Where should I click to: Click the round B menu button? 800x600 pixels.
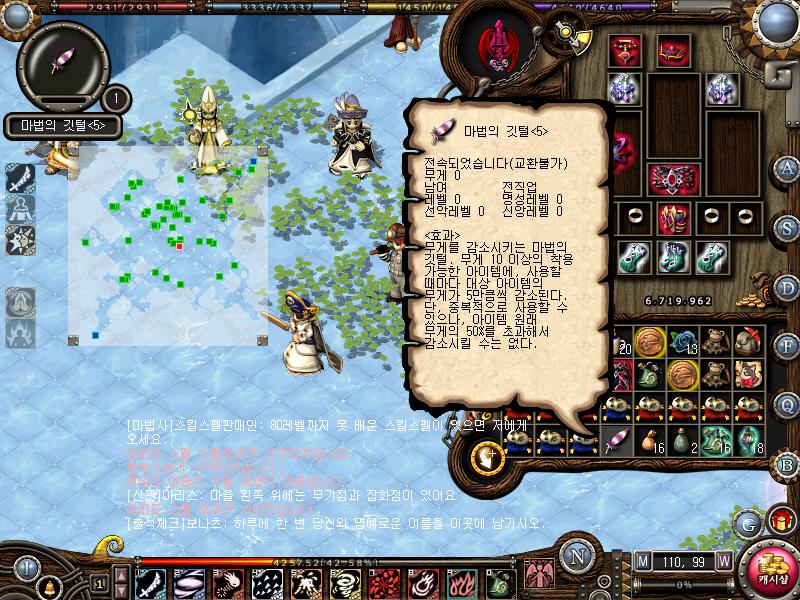pos(789,464)
